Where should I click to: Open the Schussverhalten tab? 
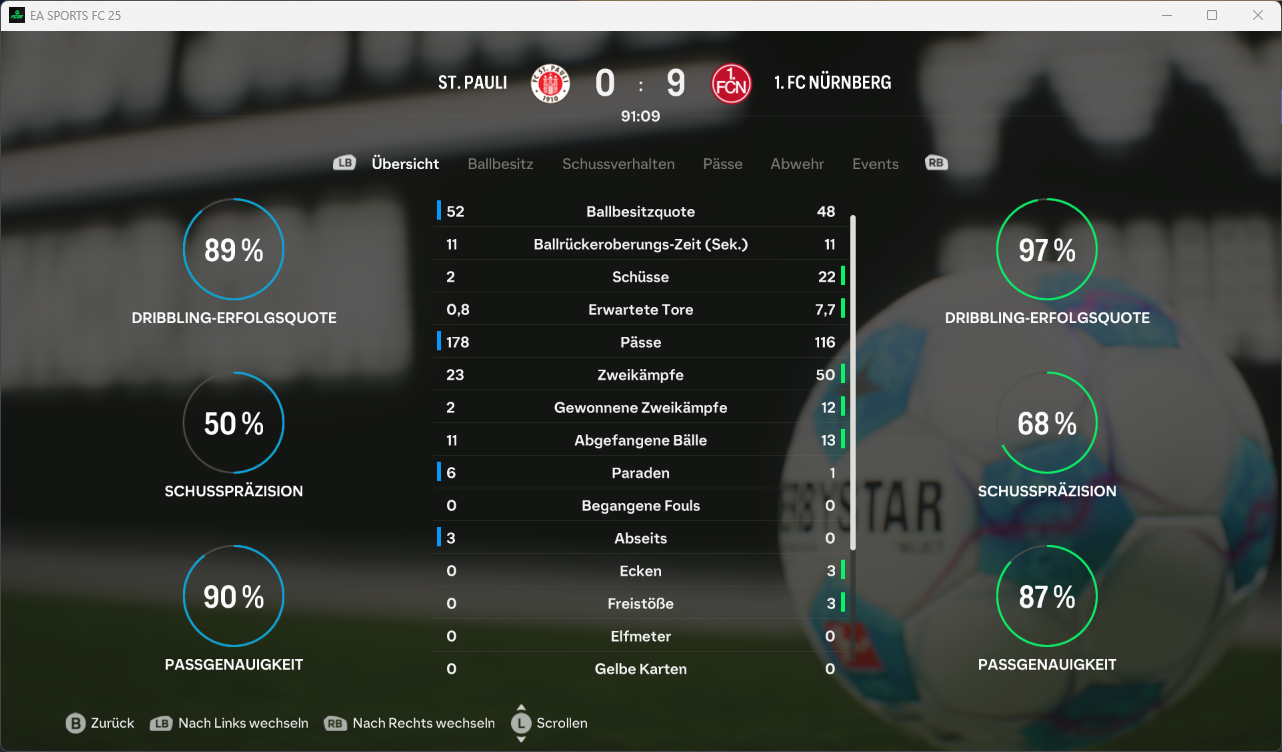coord(618,164)
